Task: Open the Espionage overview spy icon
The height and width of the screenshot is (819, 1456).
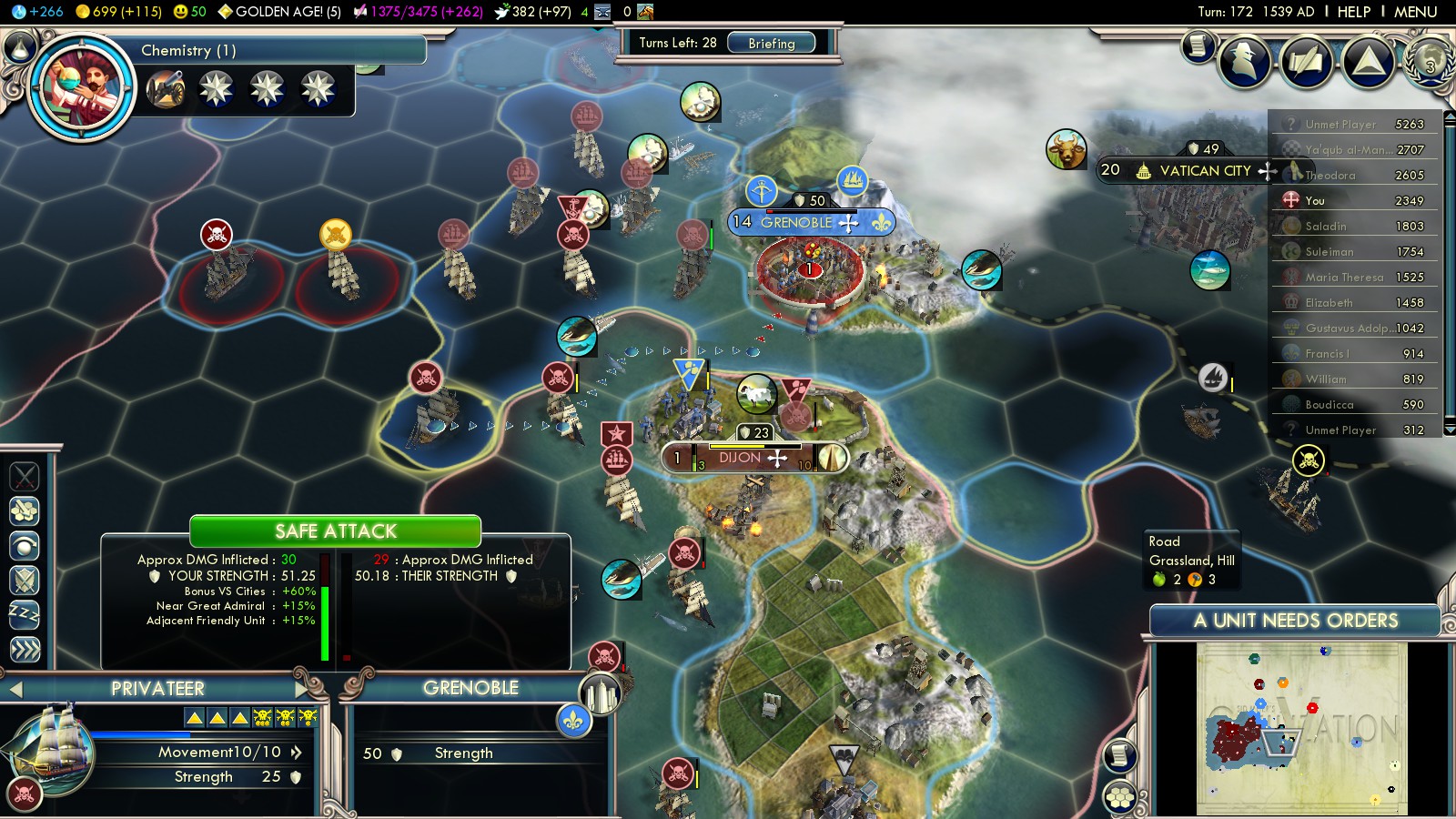Action: [1245, 62]
